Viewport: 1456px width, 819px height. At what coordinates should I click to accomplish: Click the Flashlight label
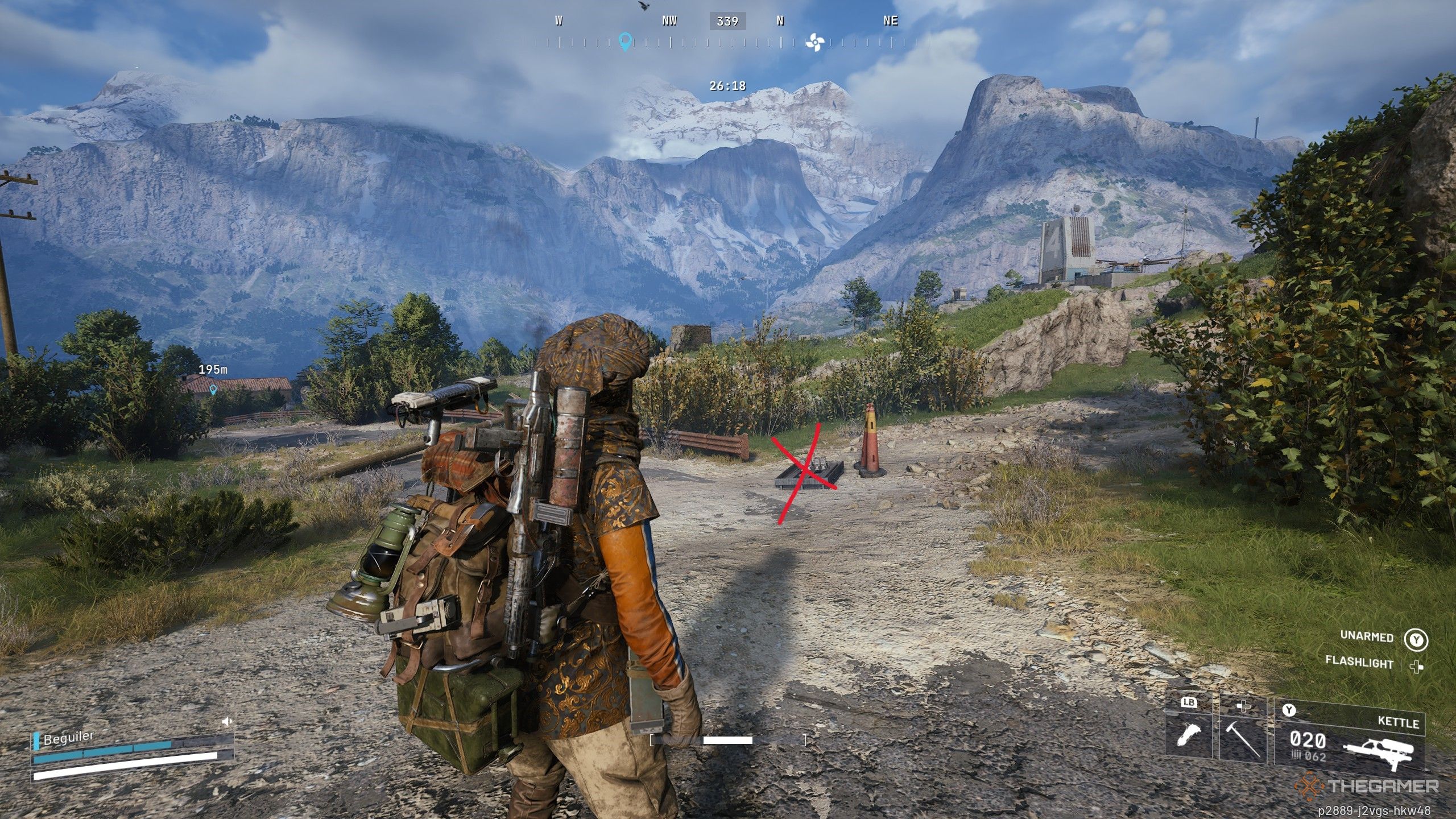point(1359,662)
